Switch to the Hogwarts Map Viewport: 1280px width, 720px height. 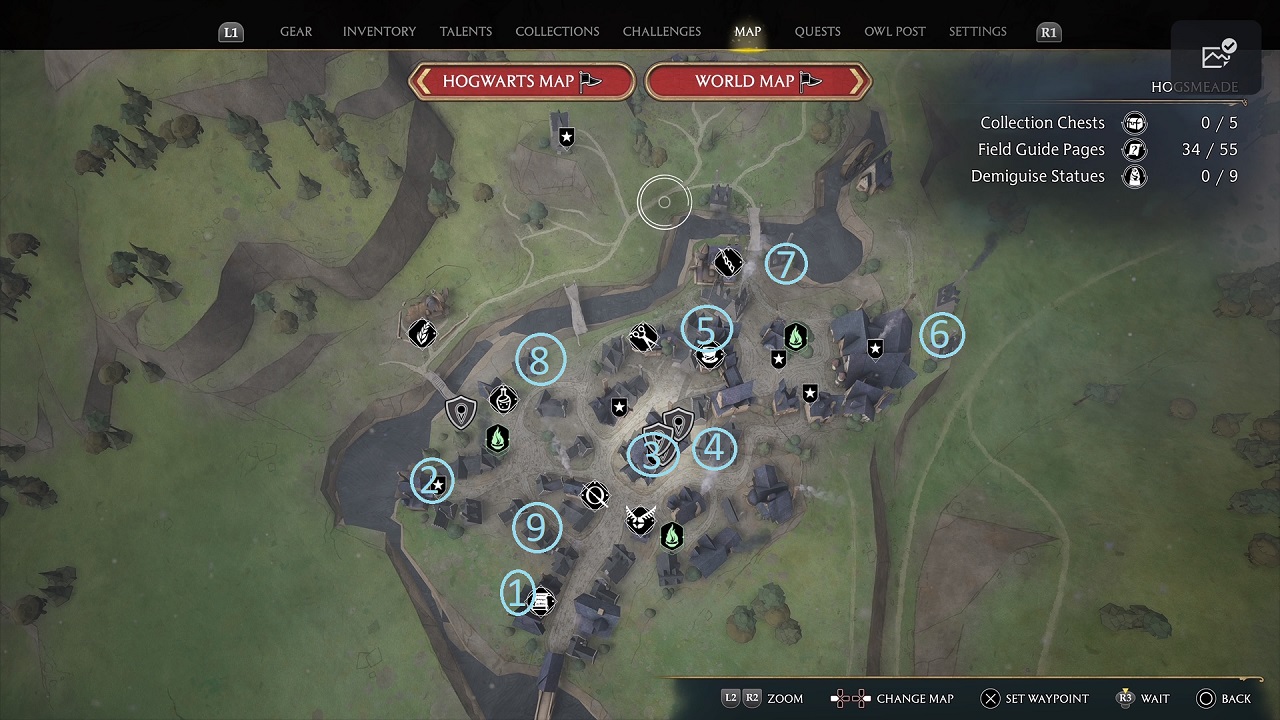[522, 82]
